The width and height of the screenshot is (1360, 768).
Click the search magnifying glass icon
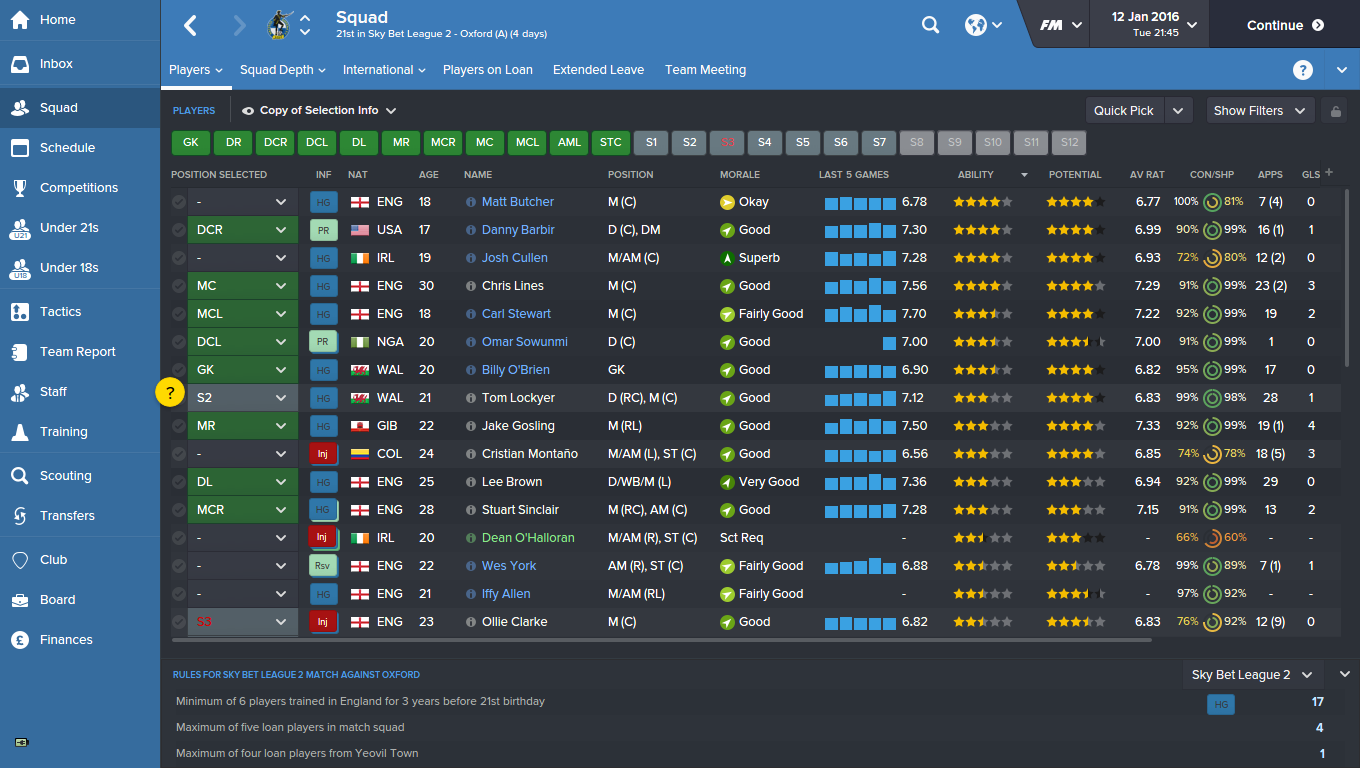point(930,24)
